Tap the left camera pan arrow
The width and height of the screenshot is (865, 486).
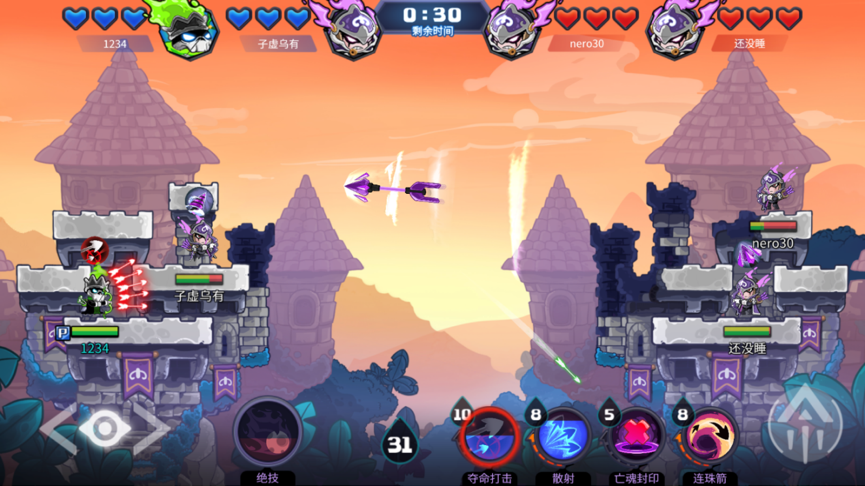[x=58, y=428]
